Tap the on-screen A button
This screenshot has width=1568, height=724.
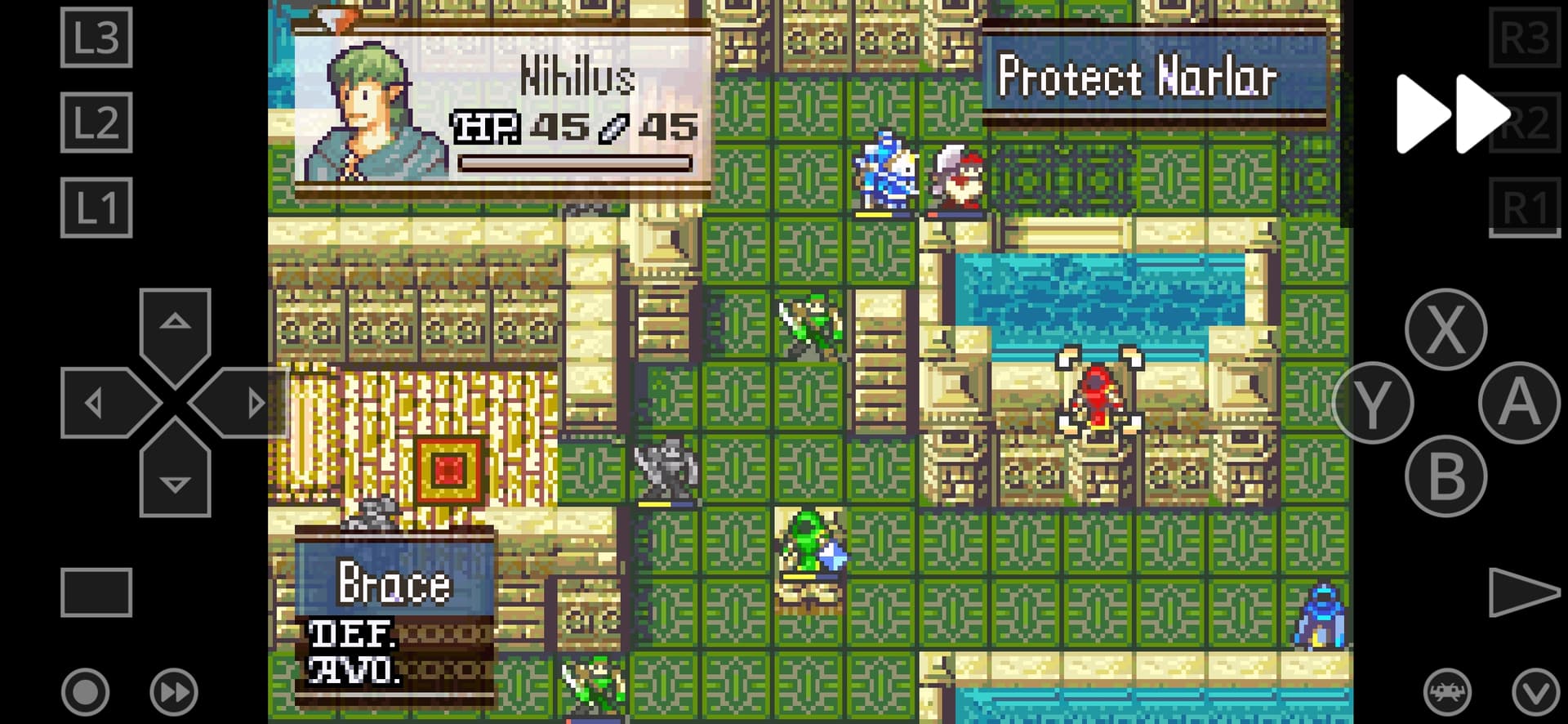coord(1518,403)
